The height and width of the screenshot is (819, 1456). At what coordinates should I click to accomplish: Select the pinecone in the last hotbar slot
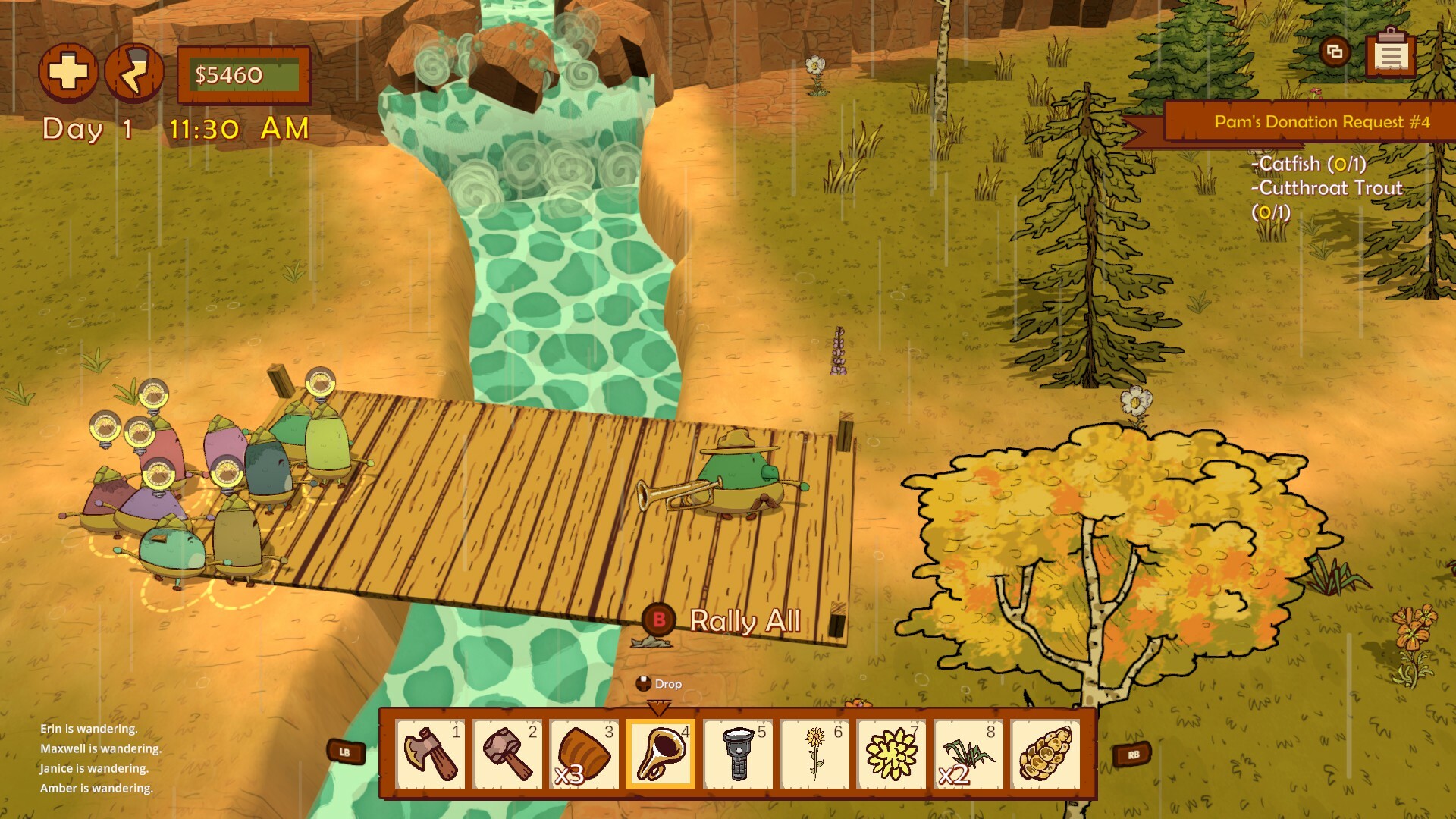(1046, 755)
